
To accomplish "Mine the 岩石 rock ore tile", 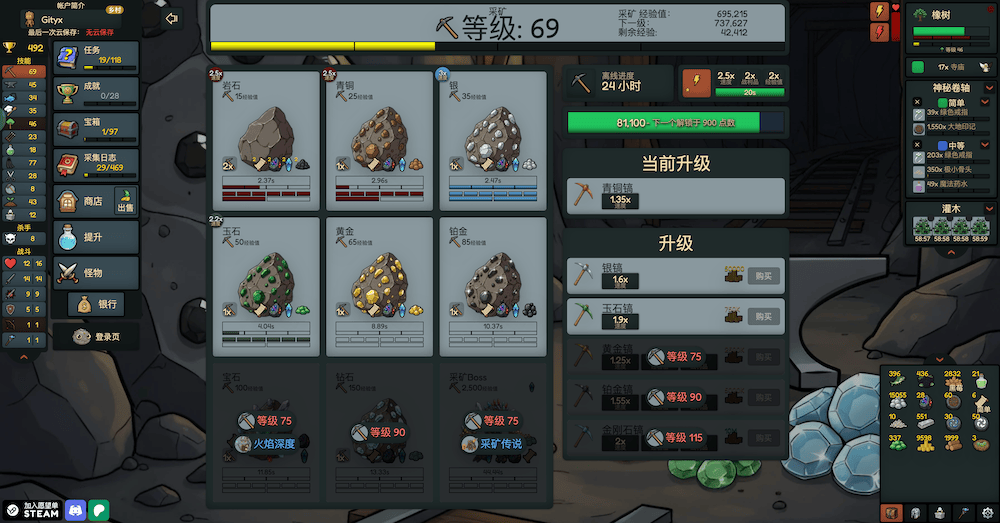I will point(266,138).
